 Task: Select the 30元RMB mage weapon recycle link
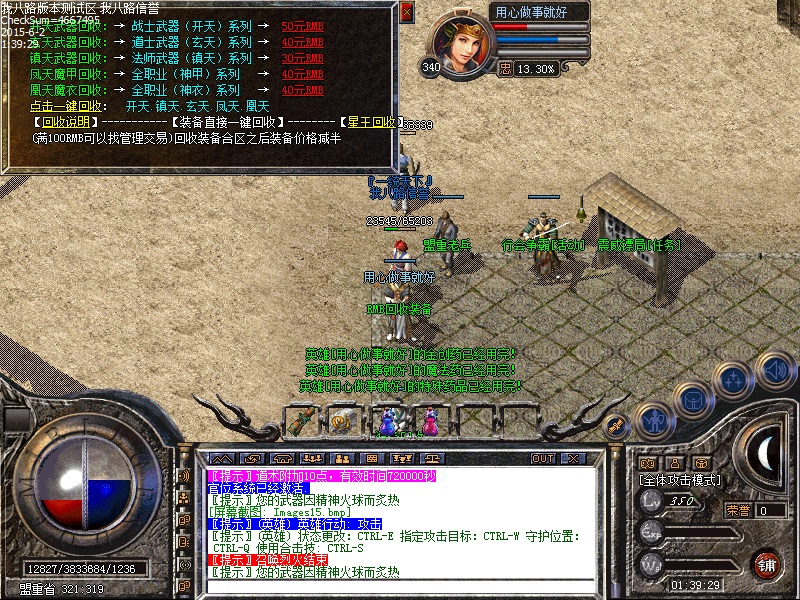tap(303, 58)
